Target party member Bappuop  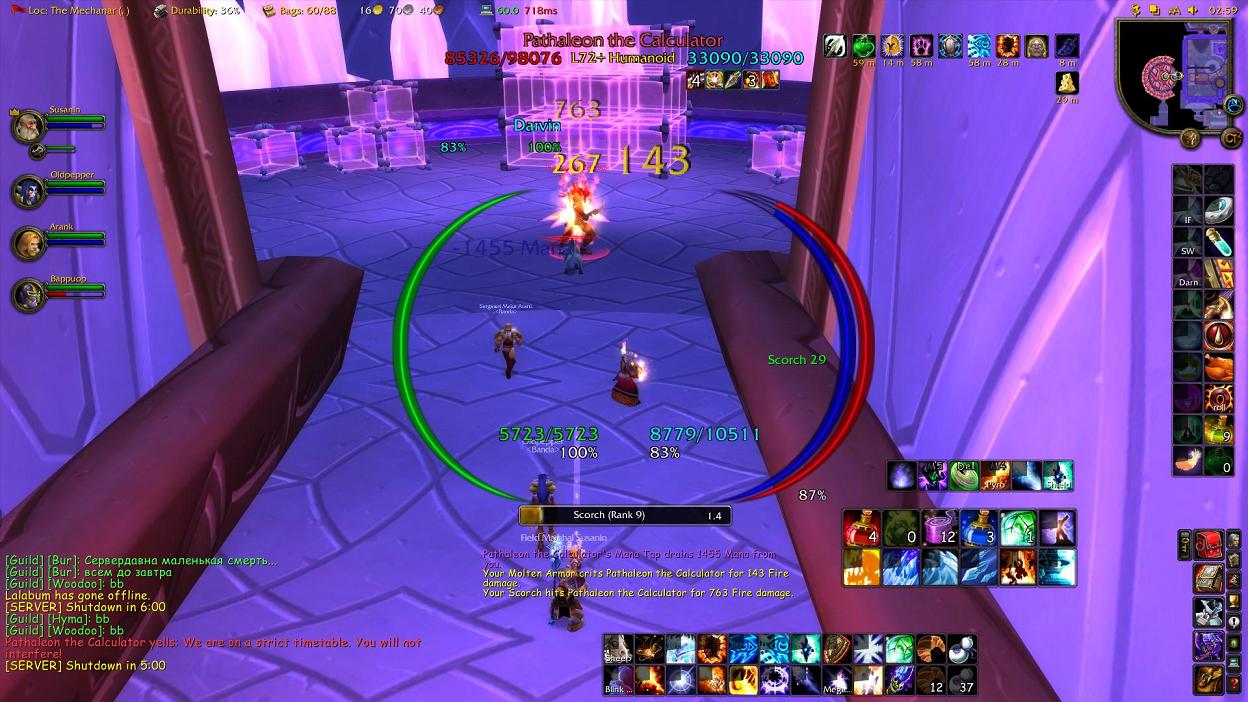[26, 294]
